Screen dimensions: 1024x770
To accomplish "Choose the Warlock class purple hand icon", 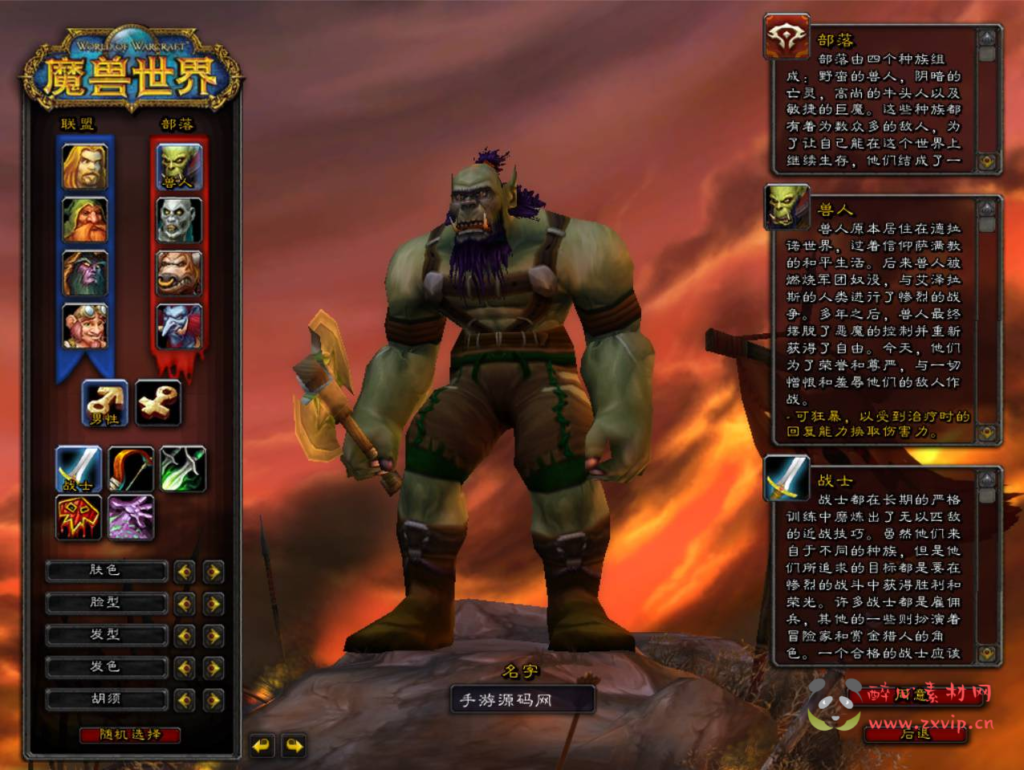I will pyautogui.click(x=131, y=518).
